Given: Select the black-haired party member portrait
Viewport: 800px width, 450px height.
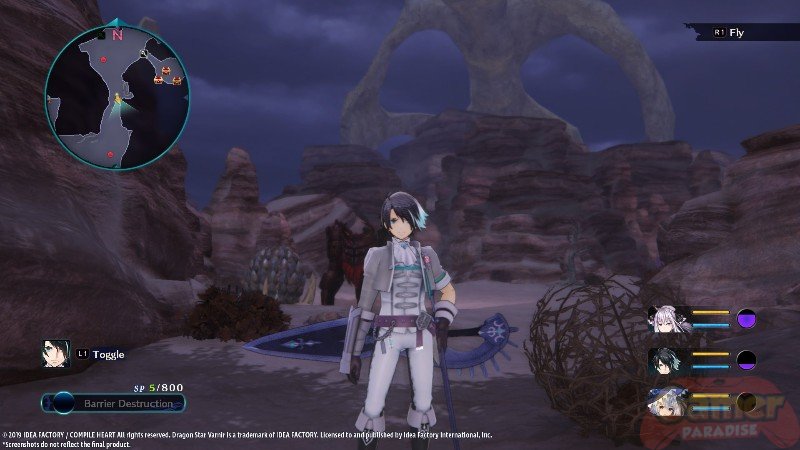Looking at the screenshot, I should click(x=663, y=361).
